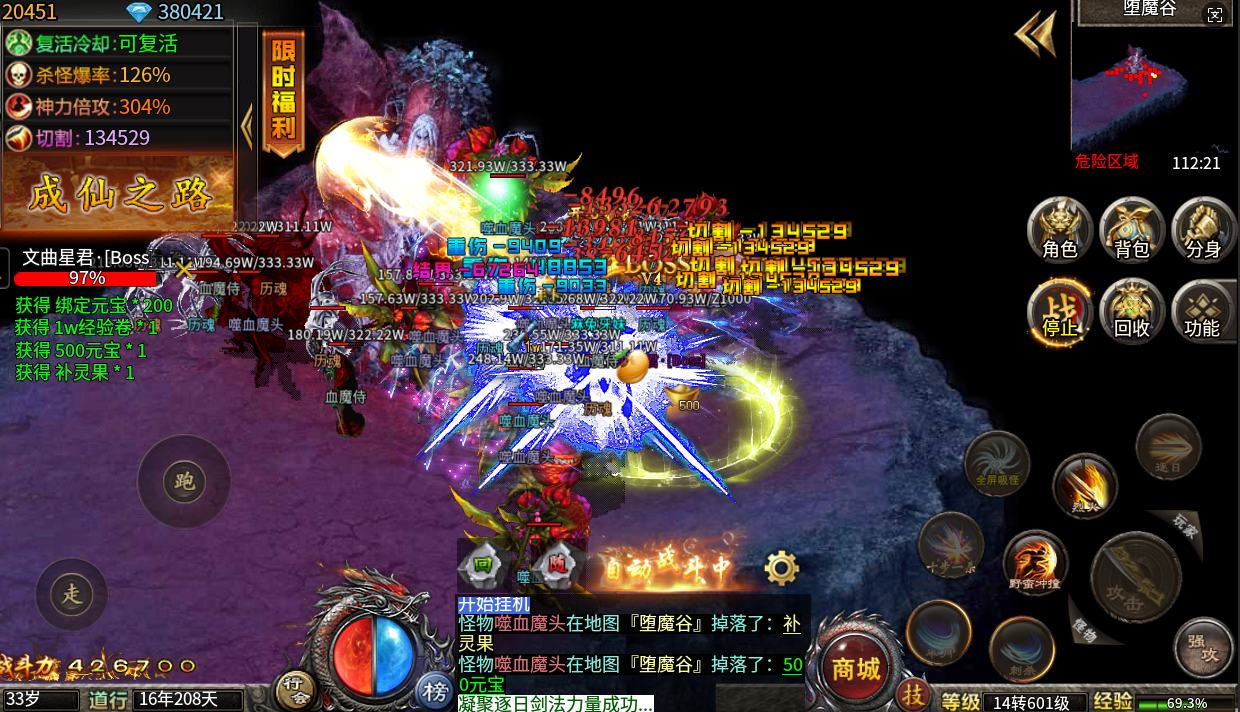This screenshot has width=1240, height=712.
Task: Tap the main 攻击 attack button
Action: point(1135,577)
